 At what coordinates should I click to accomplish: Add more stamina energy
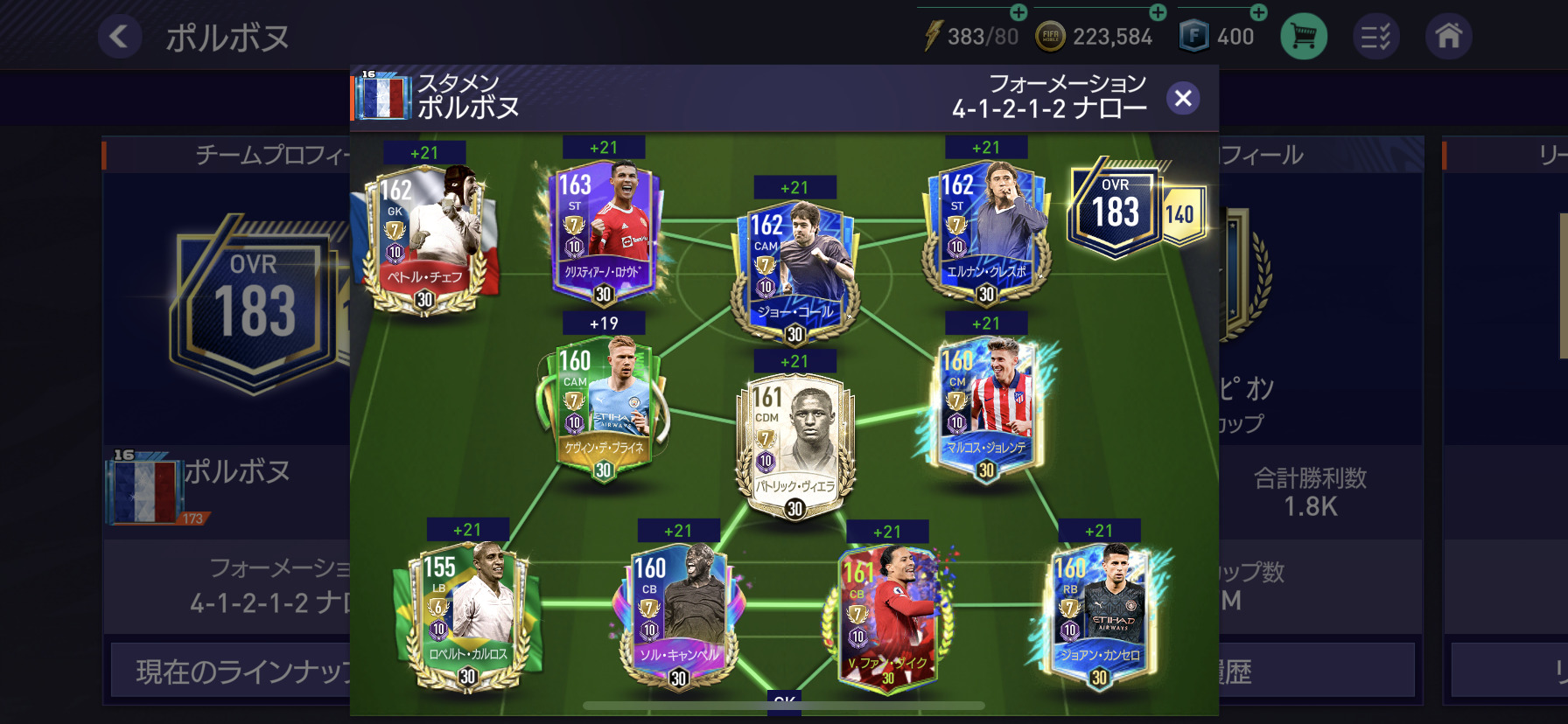click(x=1018, y=12)
